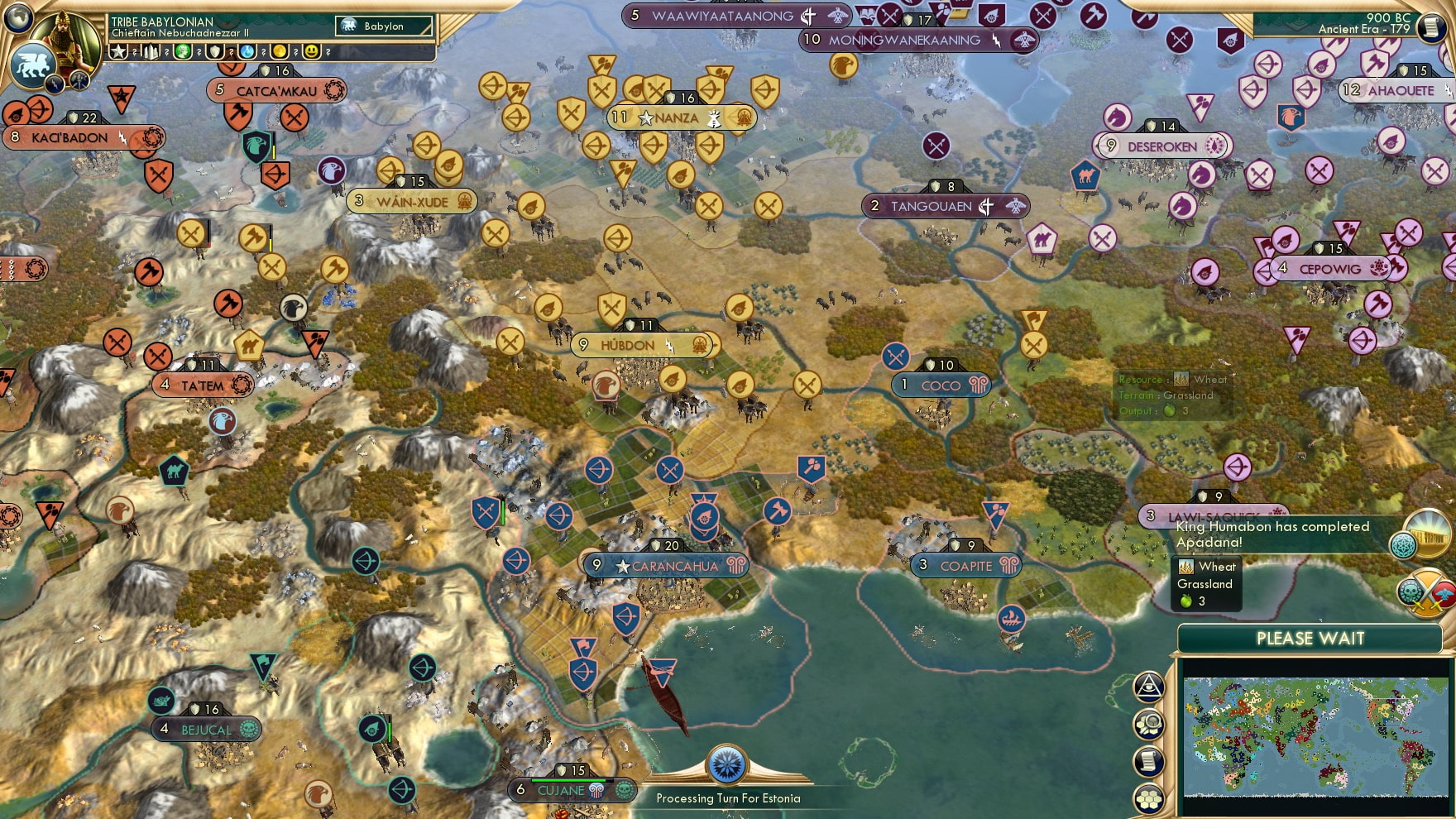1456x819 pixels.
Task: Open diplomacy via the Babylon banner
Action: click(382, 26)
